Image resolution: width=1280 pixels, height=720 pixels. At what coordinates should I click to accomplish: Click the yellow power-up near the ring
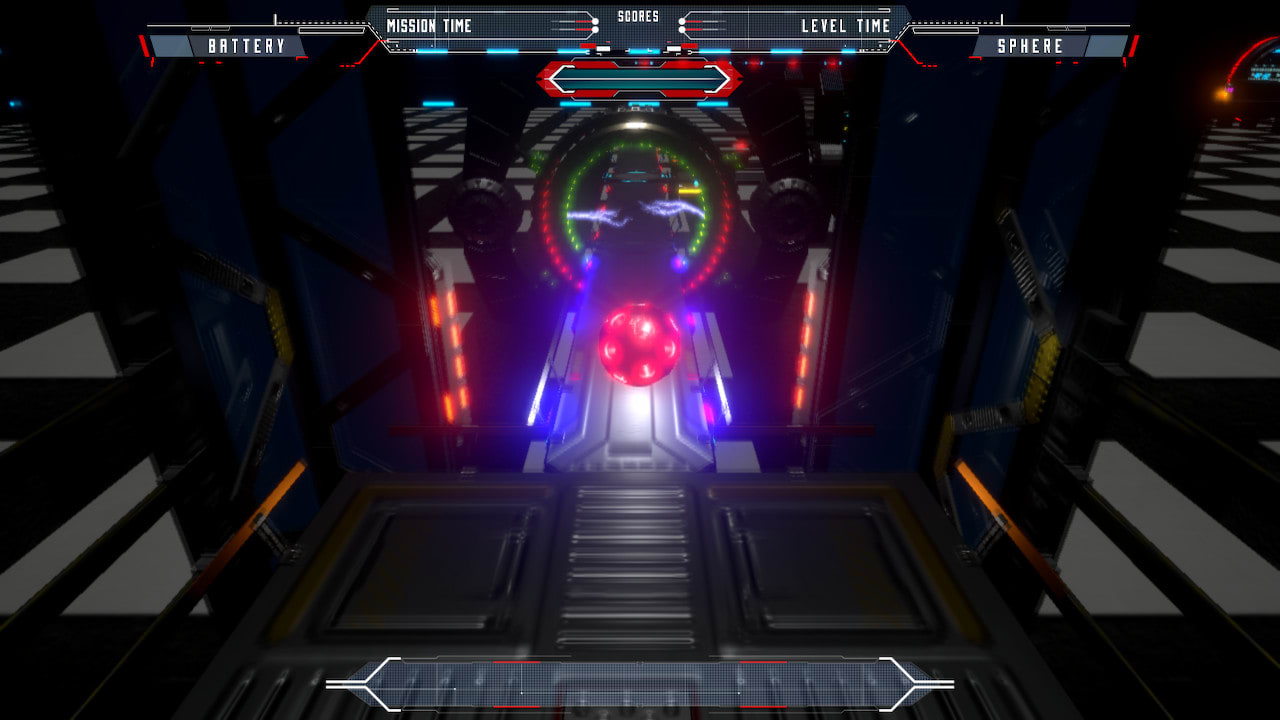pyautogui.click(x=688, y=192)
